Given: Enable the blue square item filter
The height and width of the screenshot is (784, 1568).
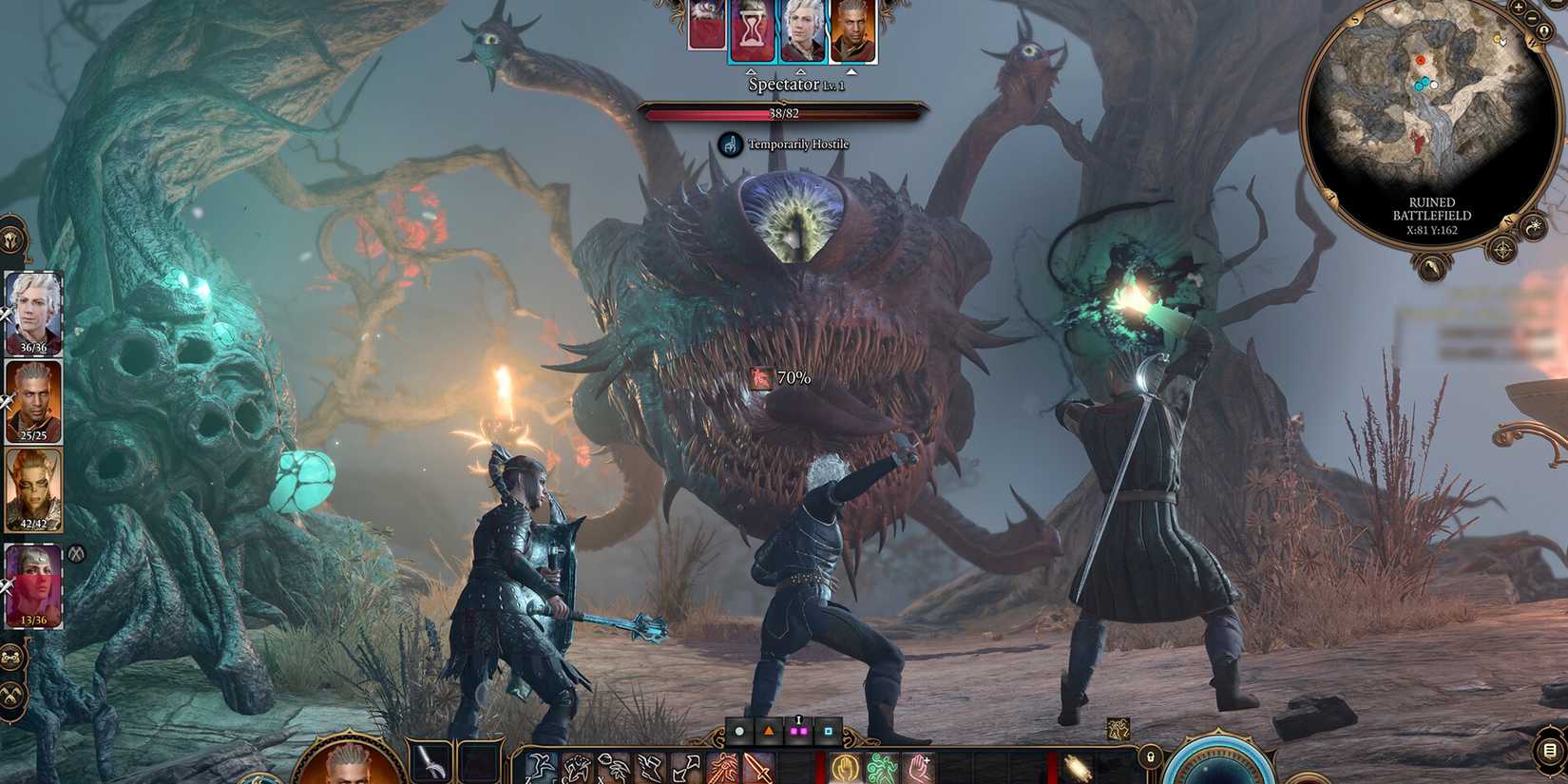Looking at the screenshot, I should click(x=827, y=732).
